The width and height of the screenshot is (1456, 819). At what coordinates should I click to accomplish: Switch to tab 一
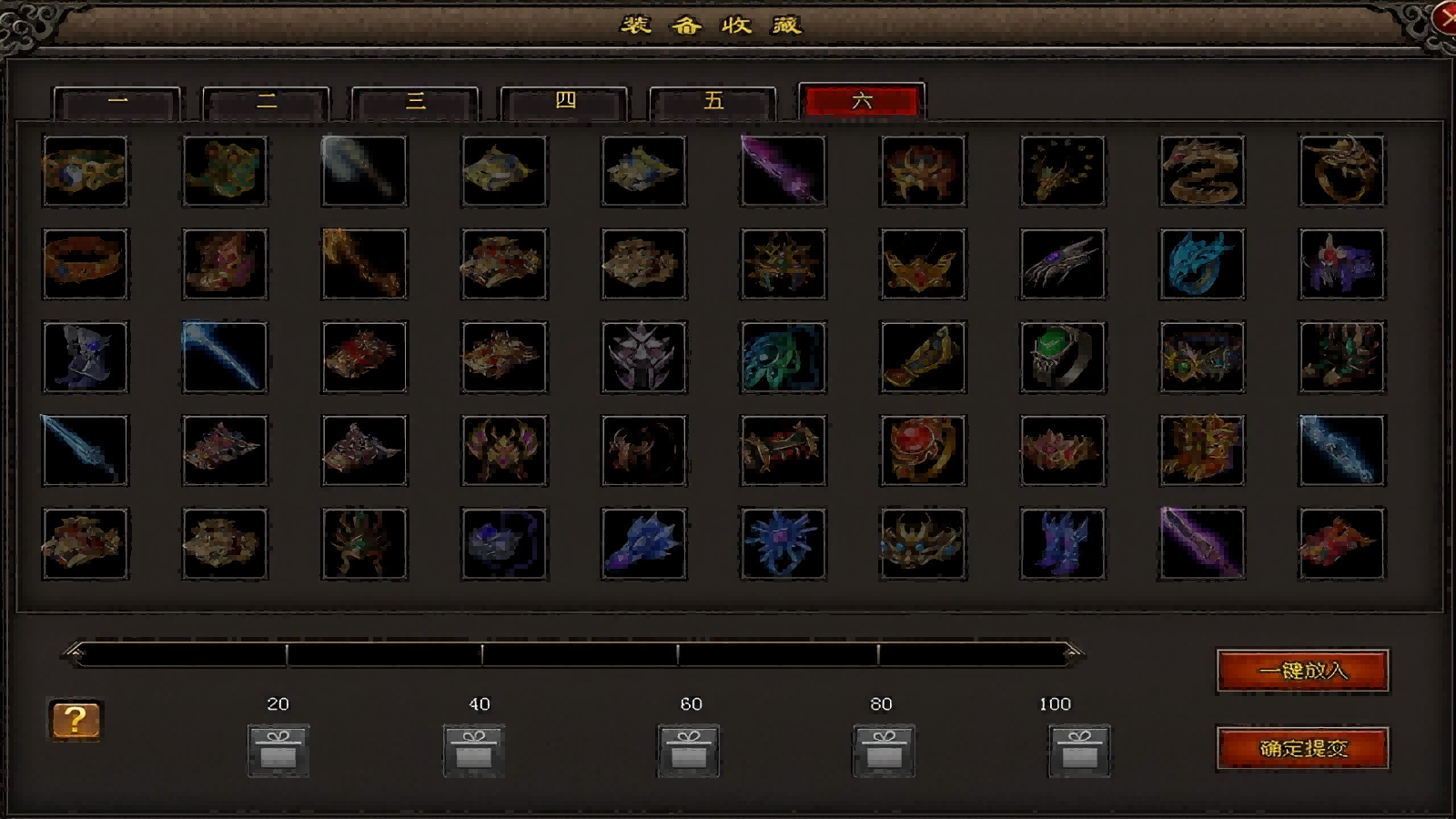(117, 101)
